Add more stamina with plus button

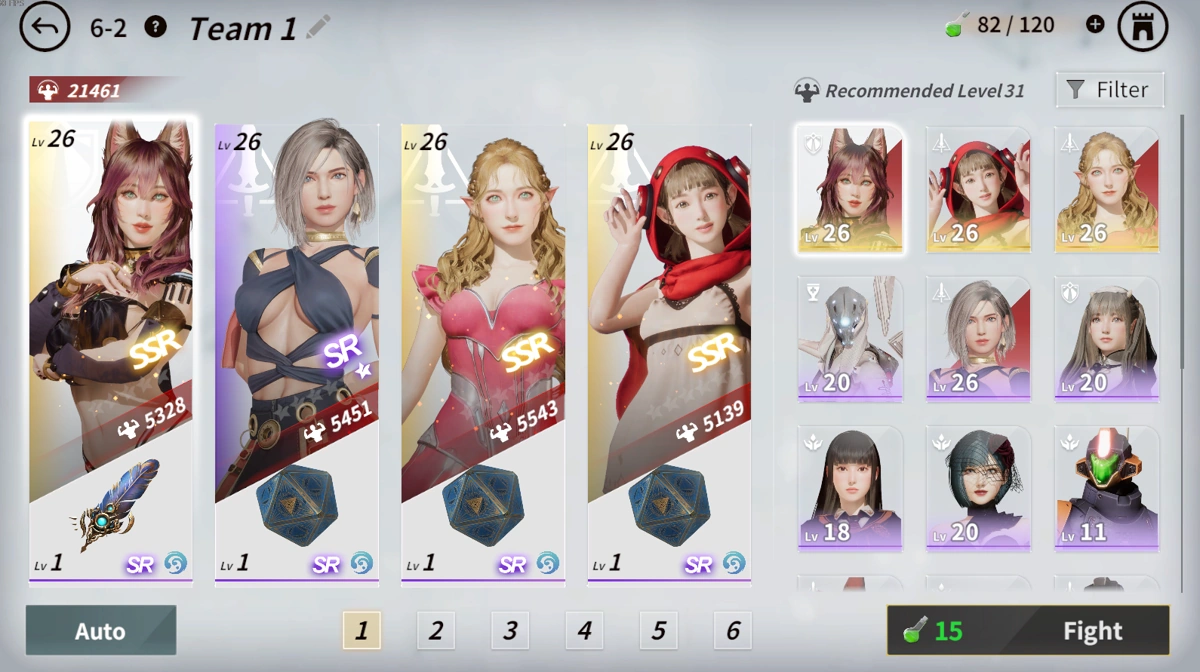point(1095,25)
